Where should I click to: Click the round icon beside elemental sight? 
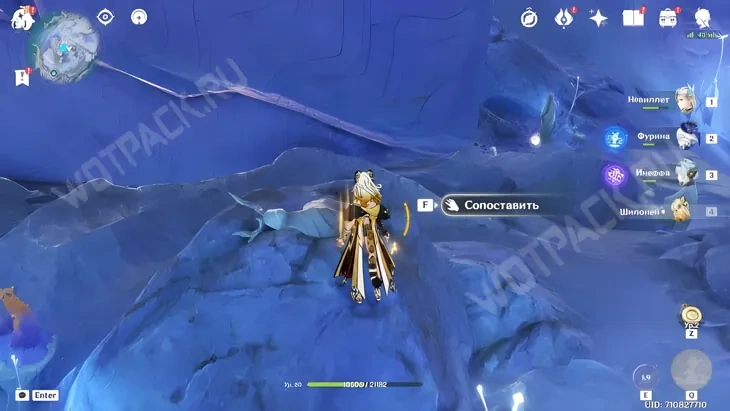pos(139,17)
